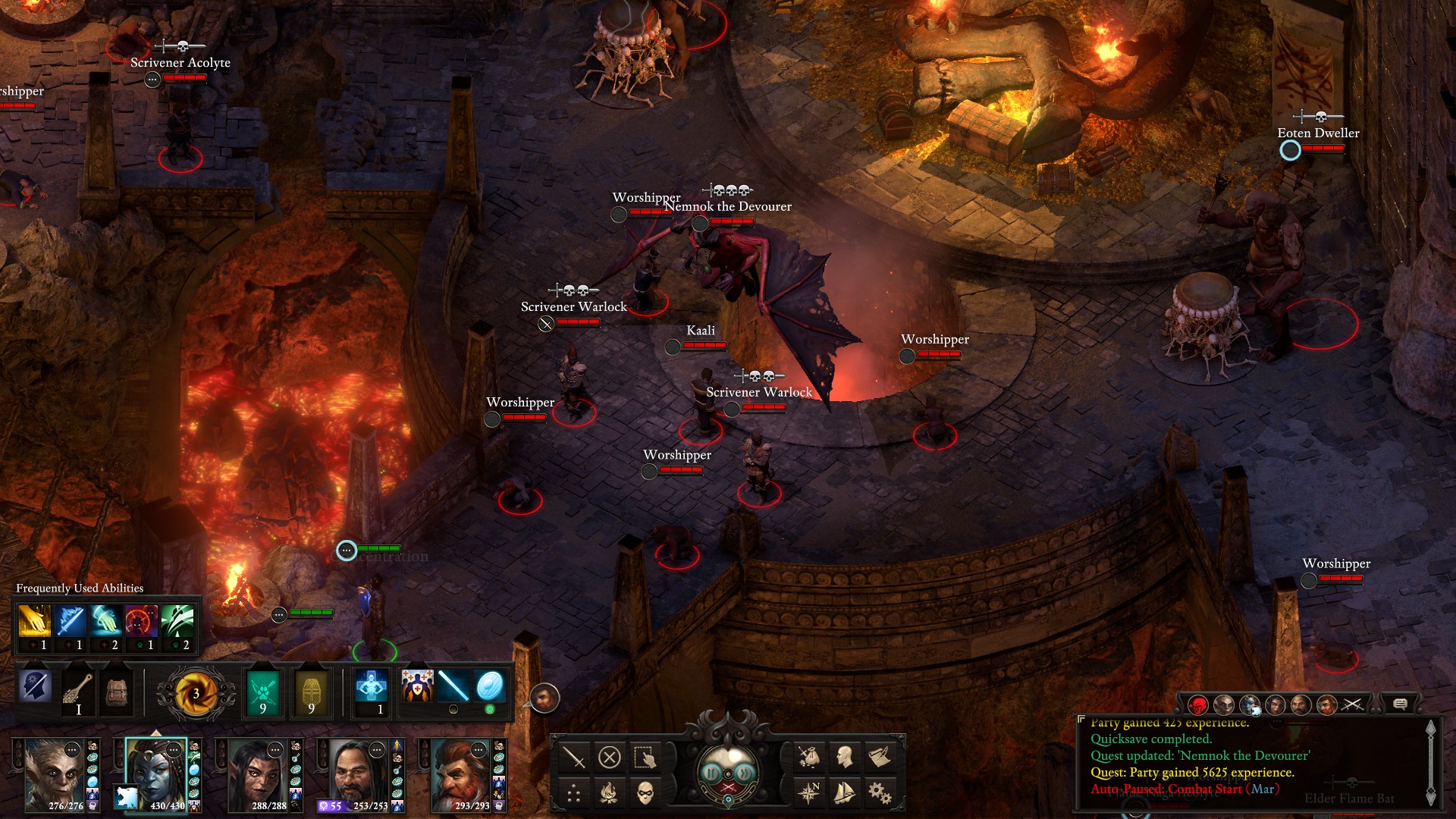Select the teal paw-and-arrows ability group
This screenshot has width=1456, height=819.
263,692
